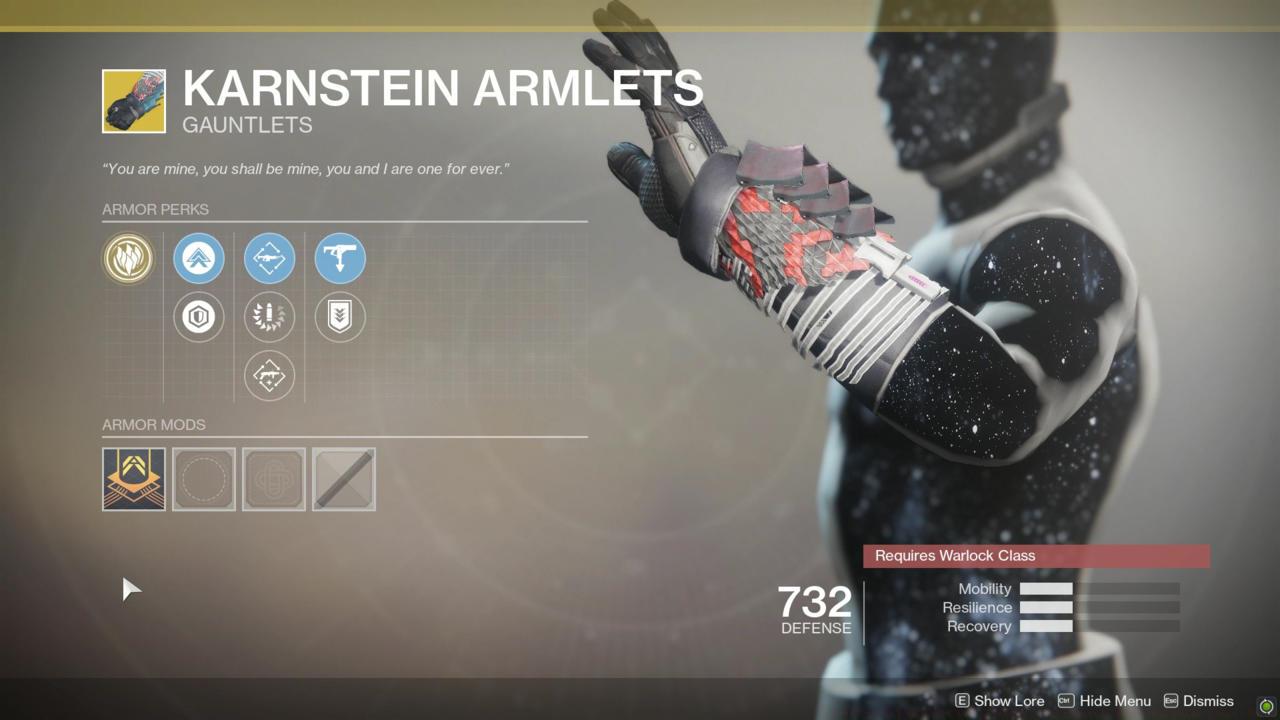Select the gold exotic flame perk

tap(128, 258)
